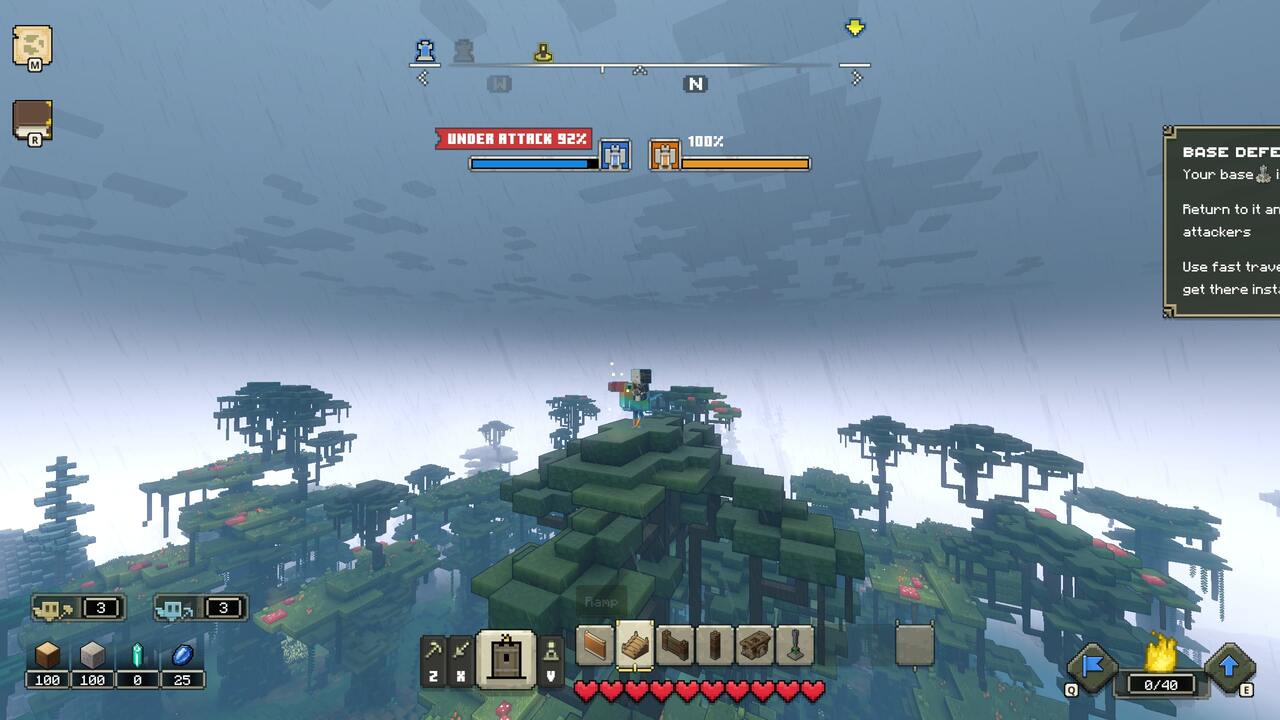Open the songbook journal icon
1280x720 pixels.
click(32, 120)
